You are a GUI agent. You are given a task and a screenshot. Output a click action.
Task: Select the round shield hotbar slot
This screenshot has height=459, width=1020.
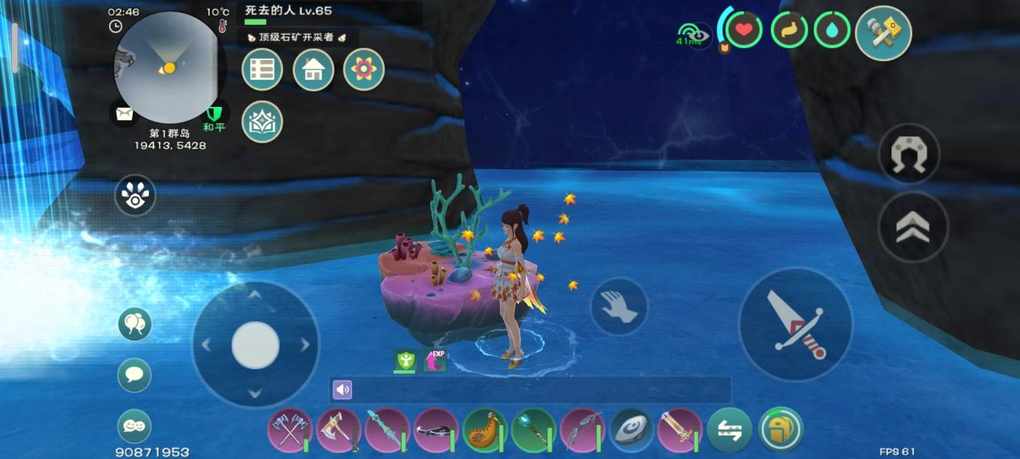(631, 431)
